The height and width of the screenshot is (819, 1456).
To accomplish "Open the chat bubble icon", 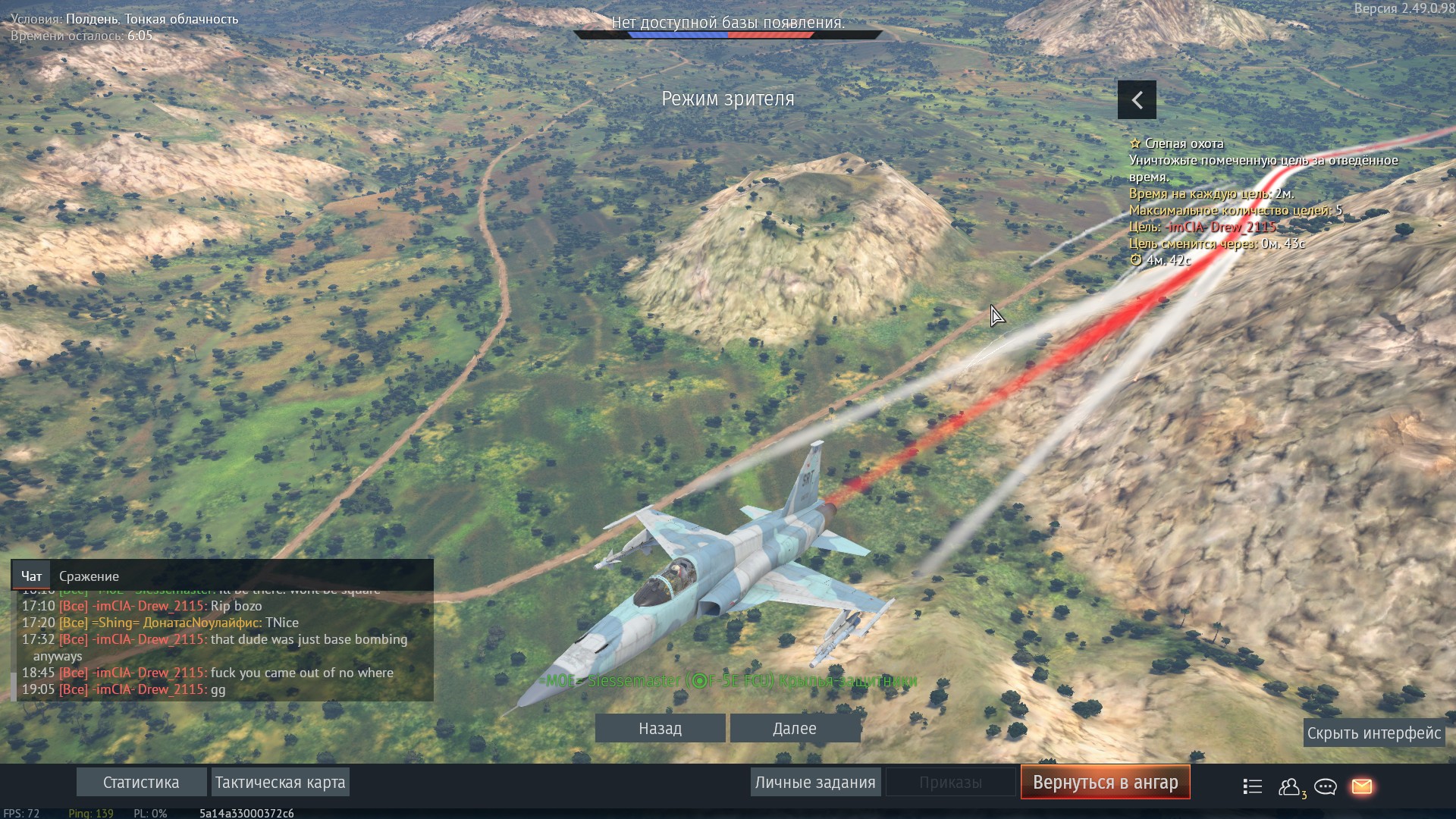I will 1326,787.
